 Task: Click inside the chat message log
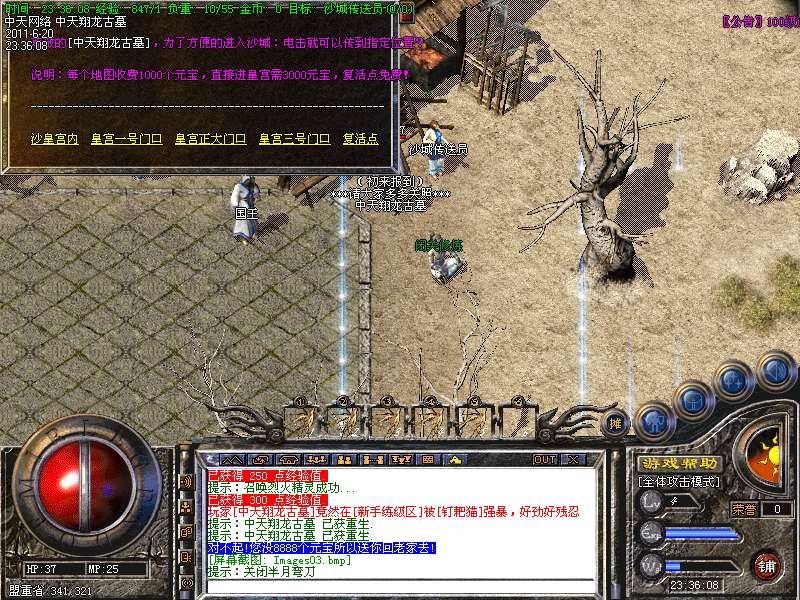tap(400, 522)
